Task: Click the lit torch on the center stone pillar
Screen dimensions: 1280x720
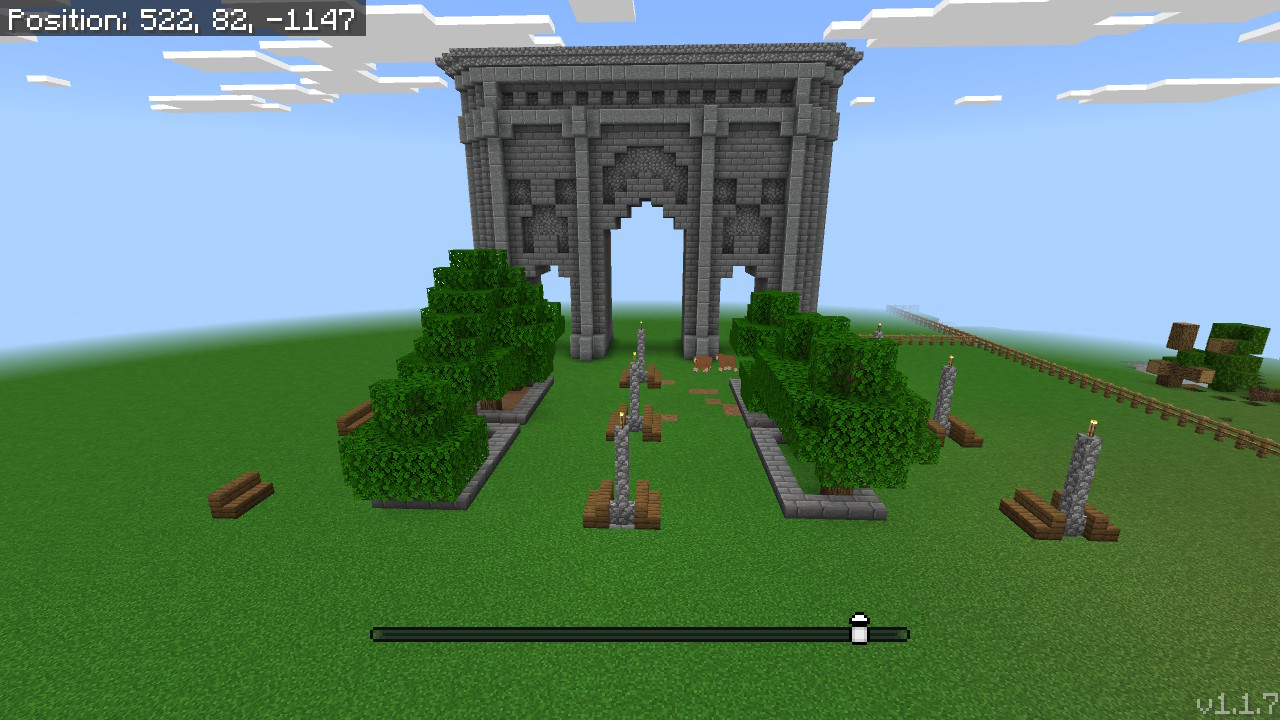Action: 624,412
